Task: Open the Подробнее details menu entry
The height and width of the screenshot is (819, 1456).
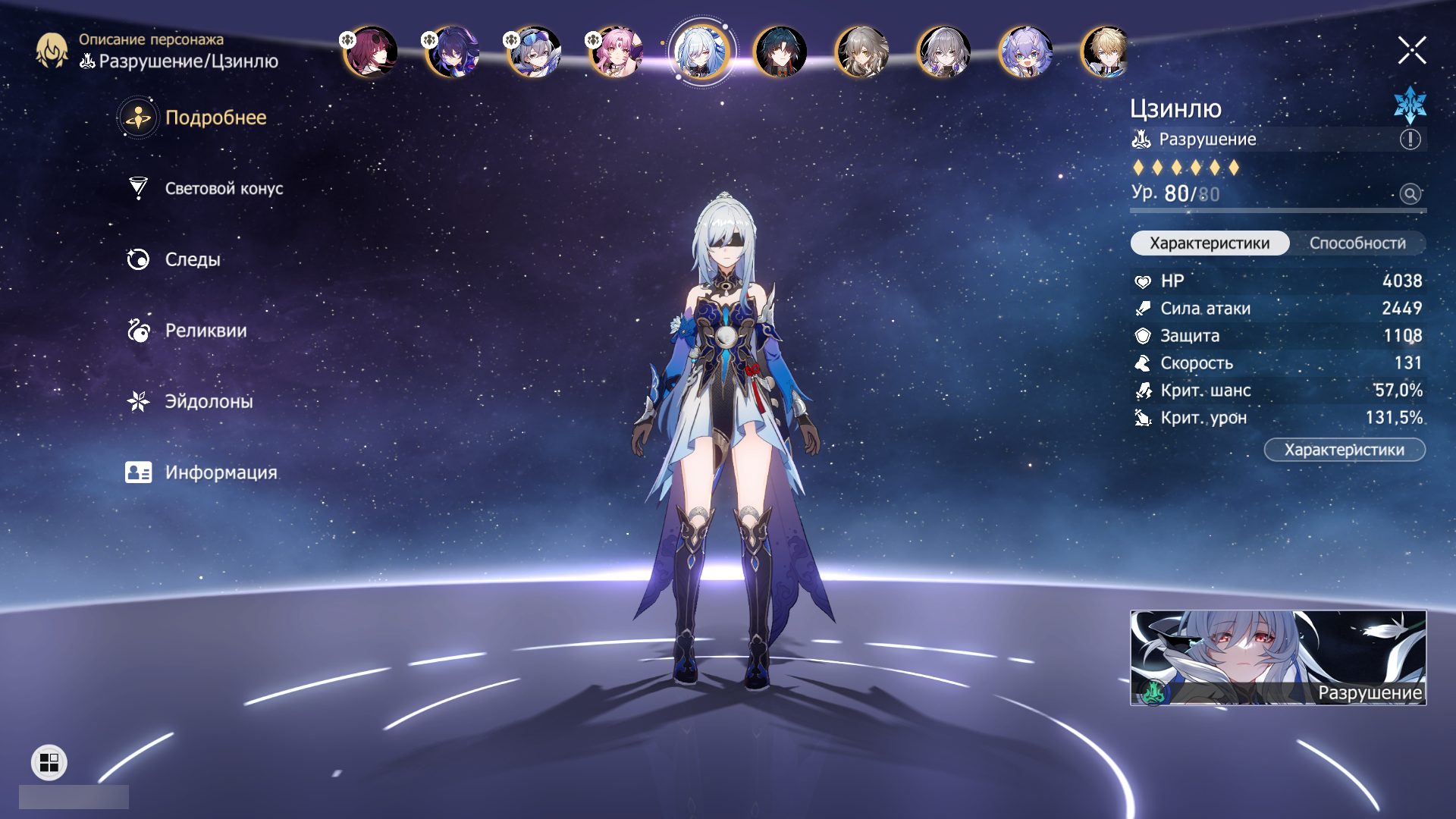Action: 215,118
